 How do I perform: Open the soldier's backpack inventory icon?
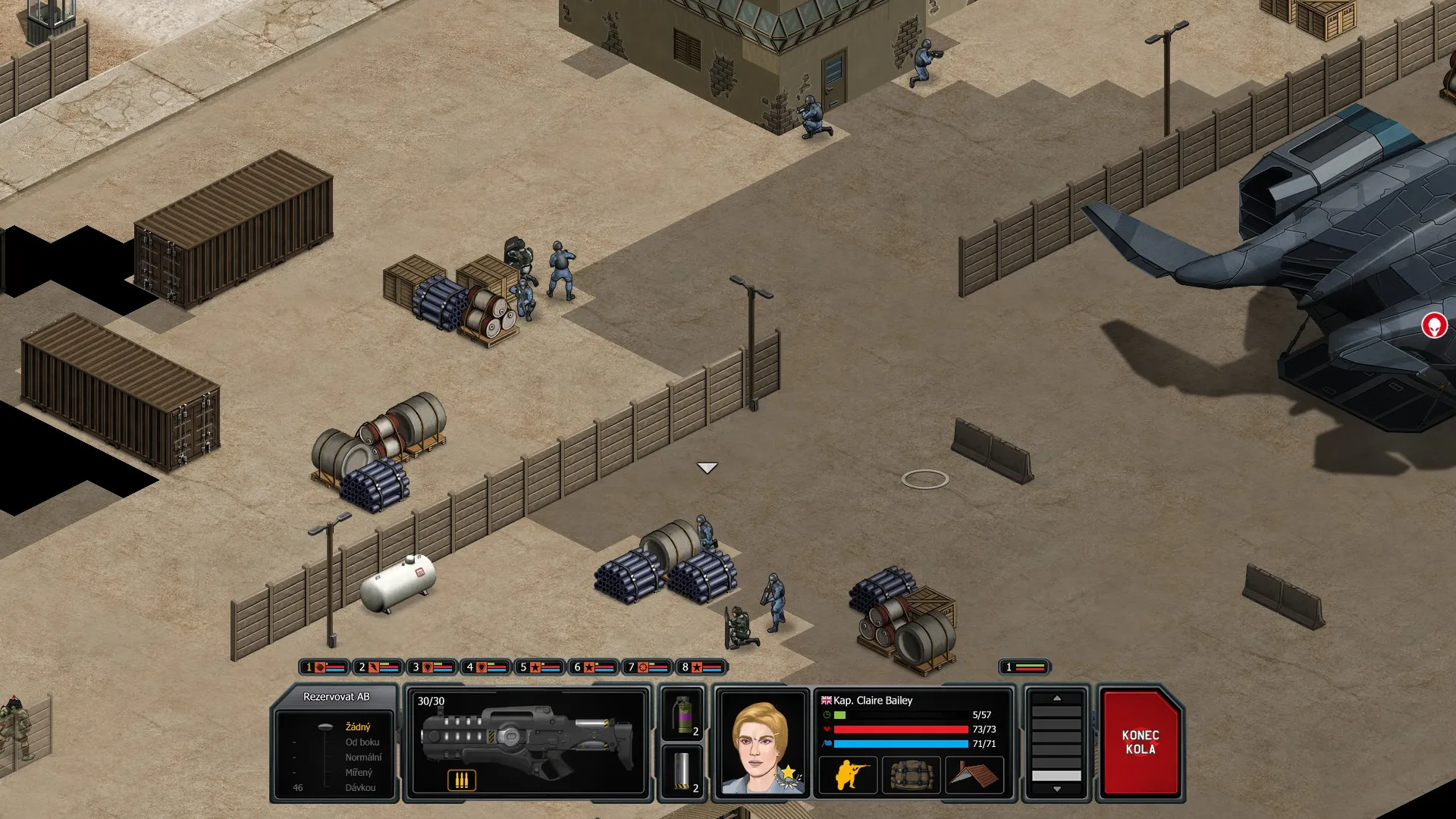coord(910,775)
